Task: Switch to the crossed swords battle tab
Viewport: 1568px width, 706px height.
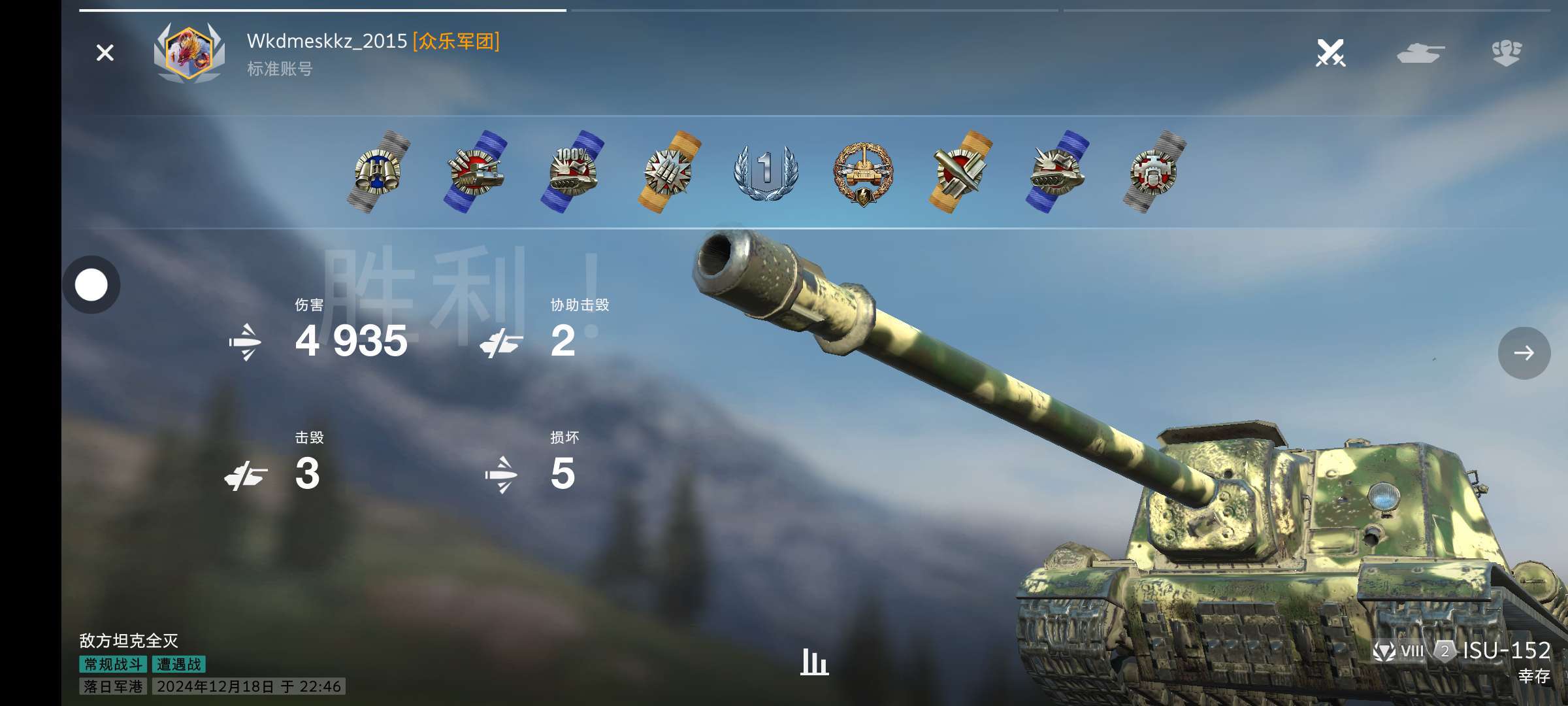Action: click(x=1330, y=53)
